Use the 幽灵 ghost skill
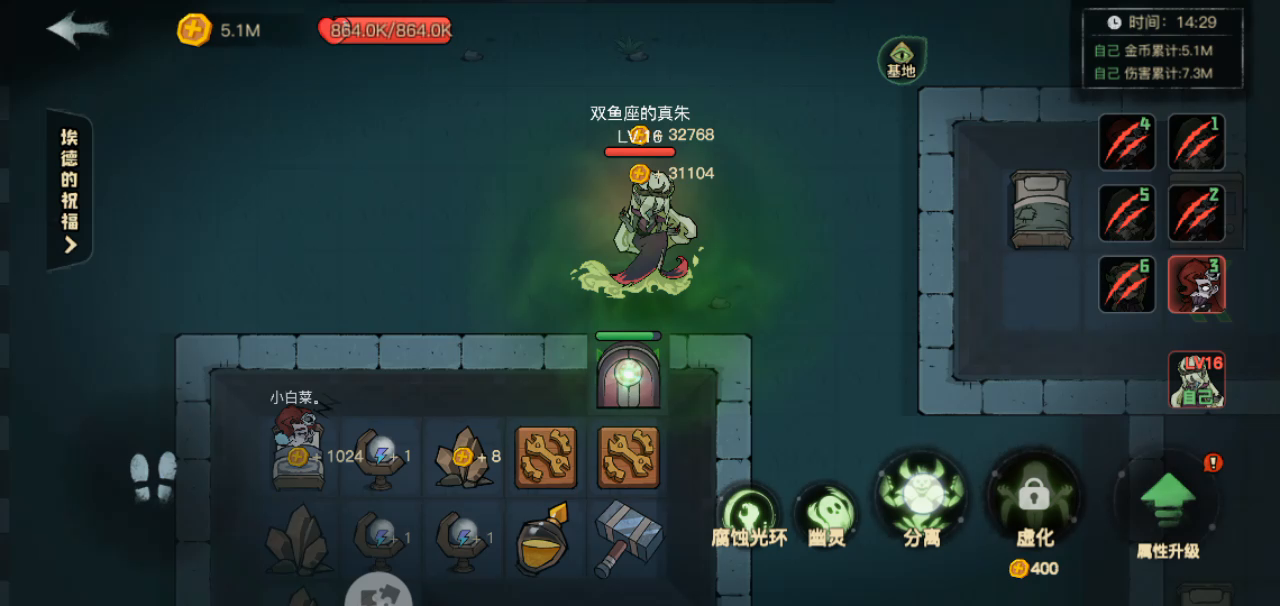Image resolution: width=1280 pixels, height=606 pixels. pos(826,511)
